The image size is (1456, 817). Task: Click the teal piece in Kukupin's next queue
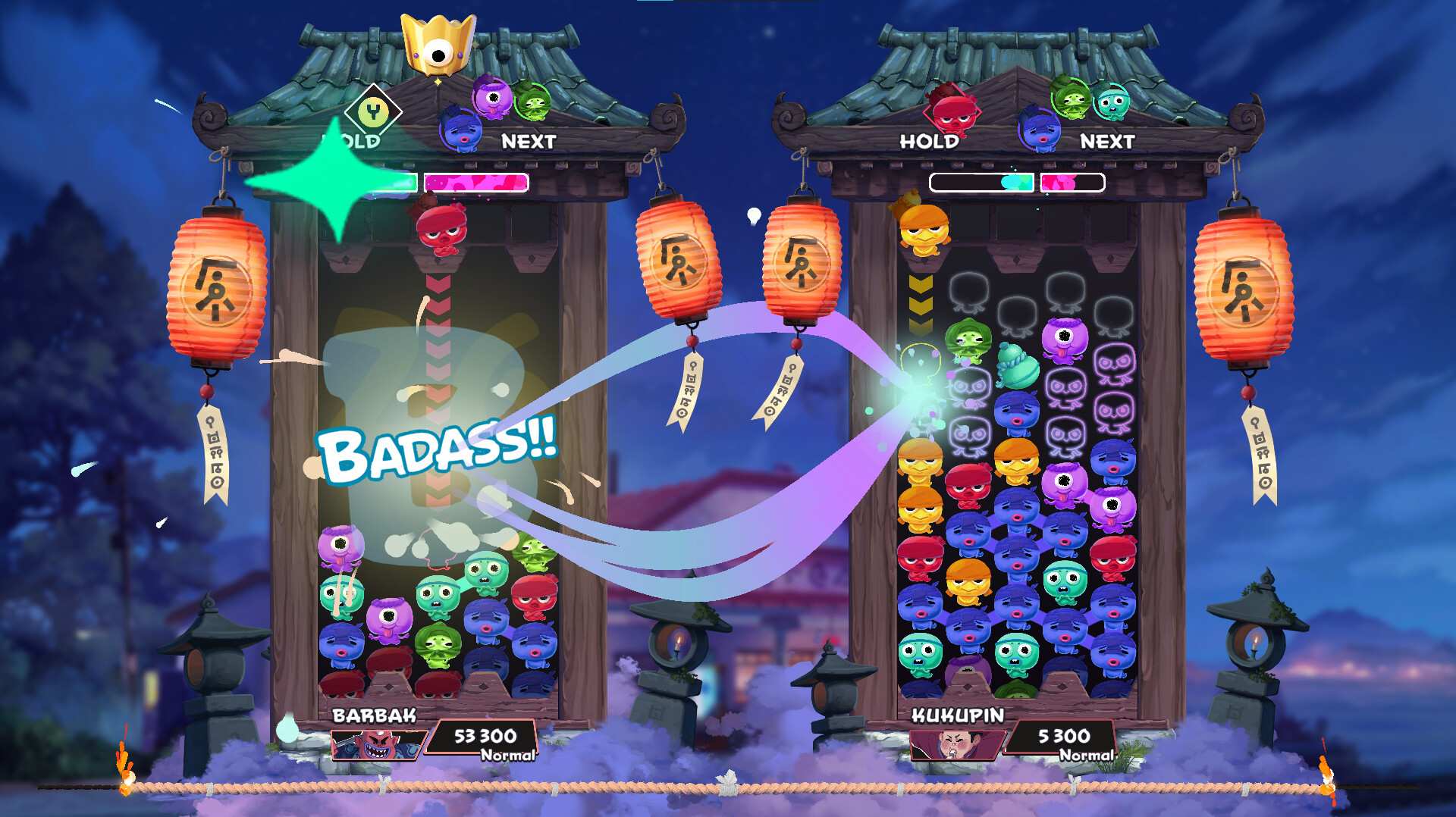1112,103
